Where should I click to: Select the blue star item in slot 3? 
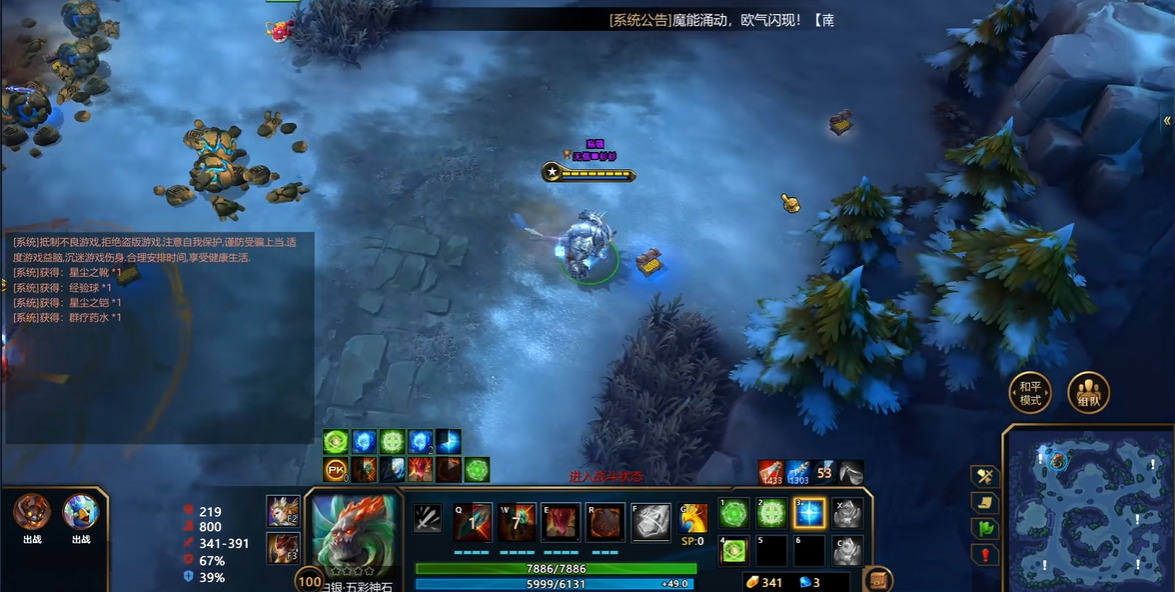coord(809,514)
